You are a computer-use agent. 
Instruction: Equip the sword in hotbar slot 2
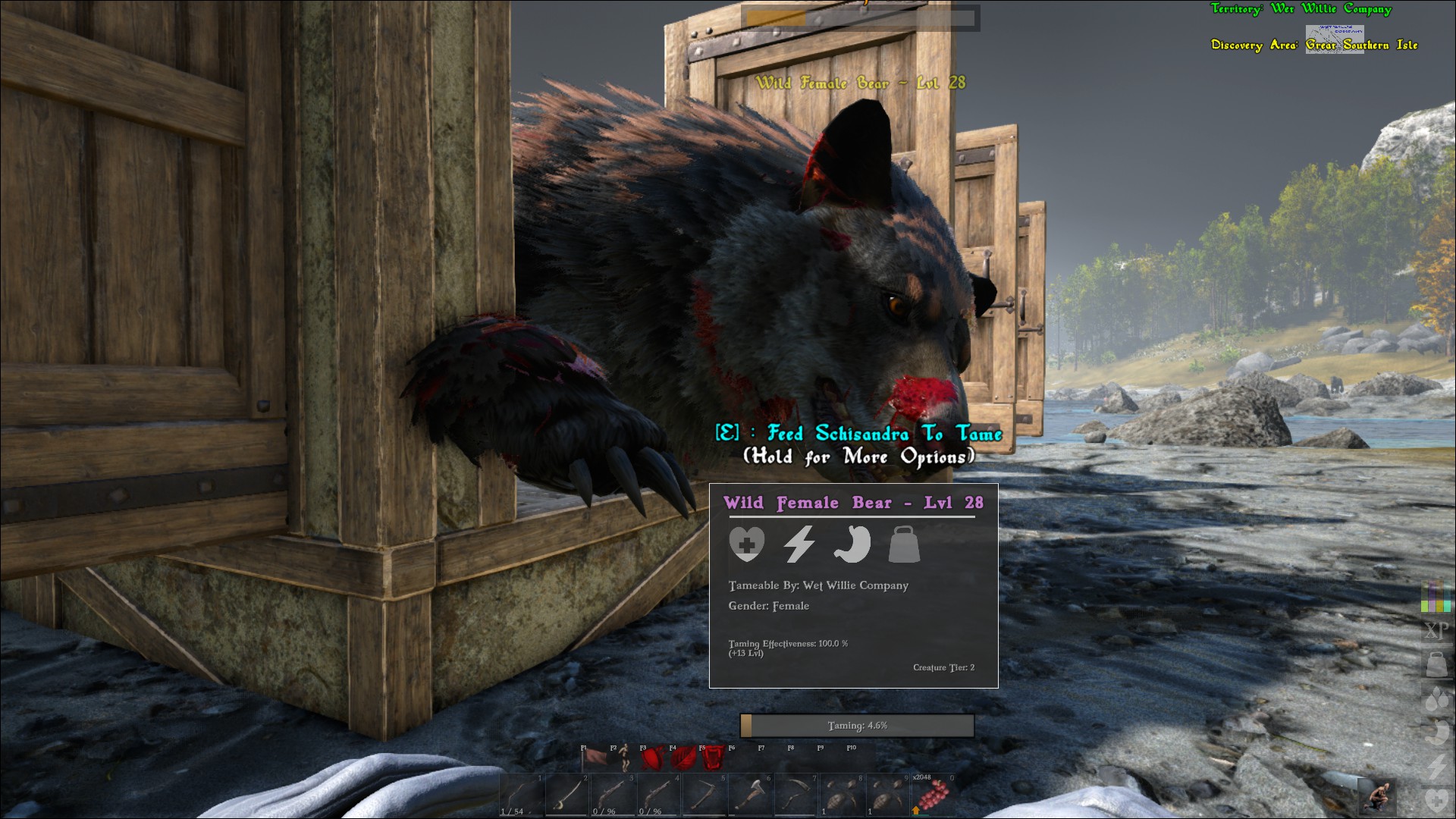(567, 795)
